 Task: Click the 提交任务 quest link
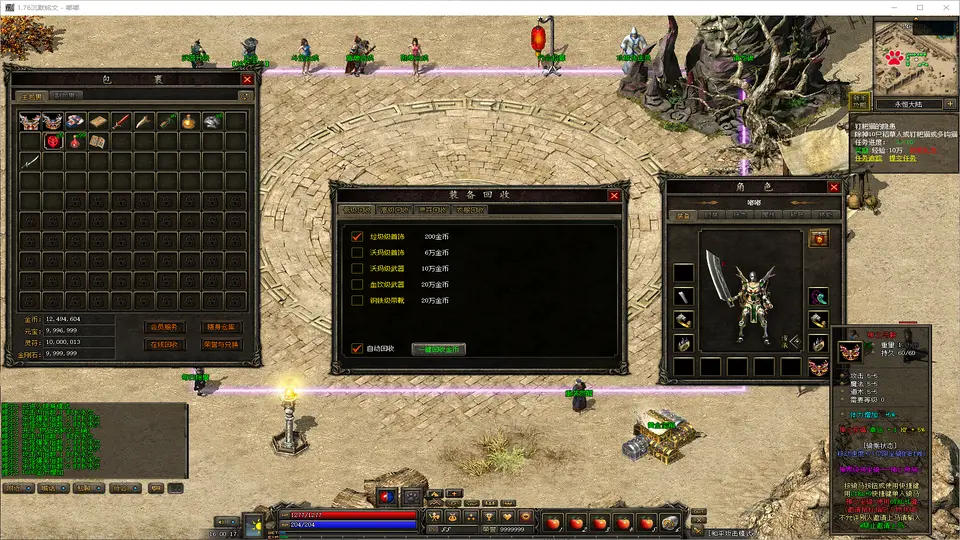903,159
